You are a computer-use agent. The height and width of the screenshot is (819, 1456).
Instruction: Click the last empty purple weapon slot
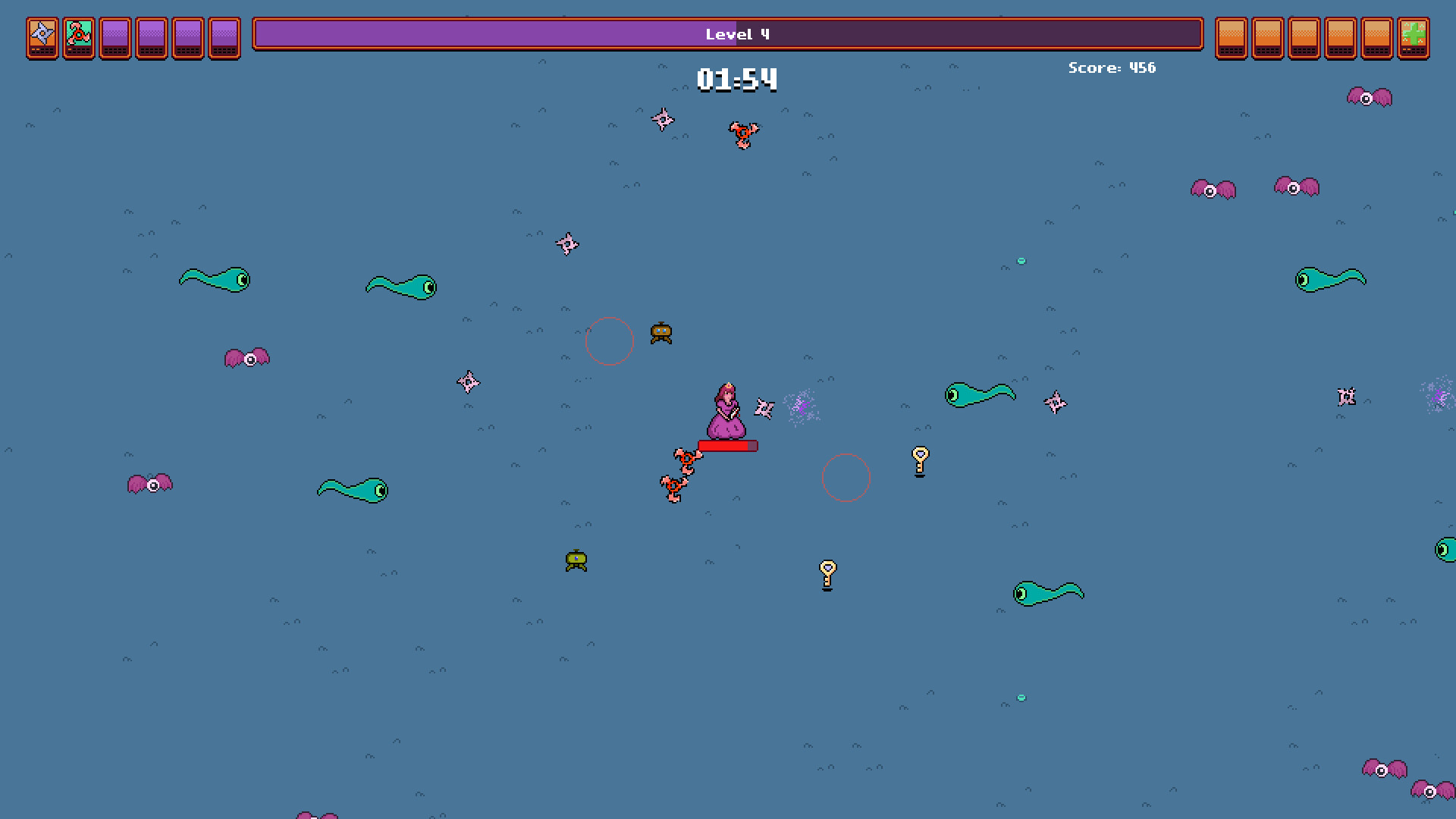[x=224, y=38]
